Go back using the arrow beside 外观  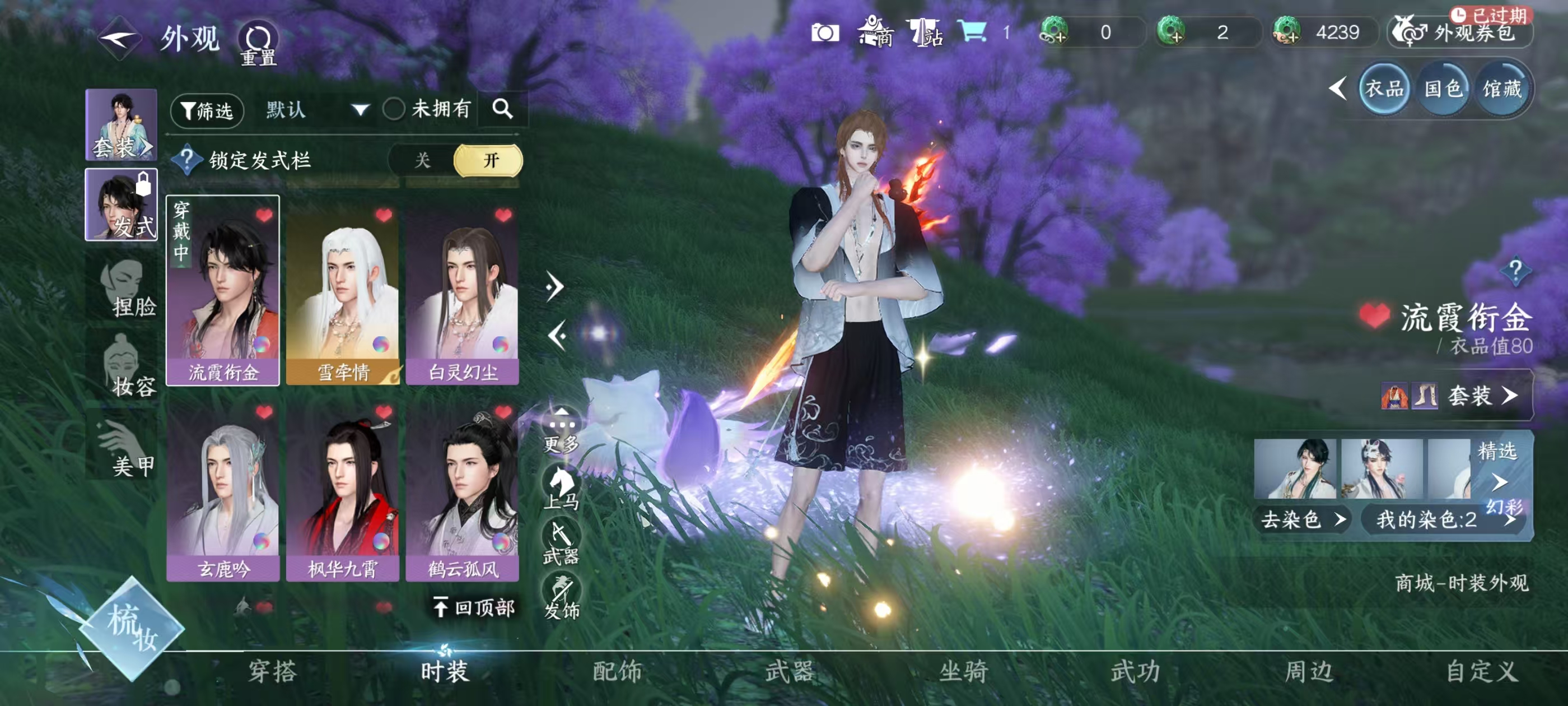[x=119, y=39]
